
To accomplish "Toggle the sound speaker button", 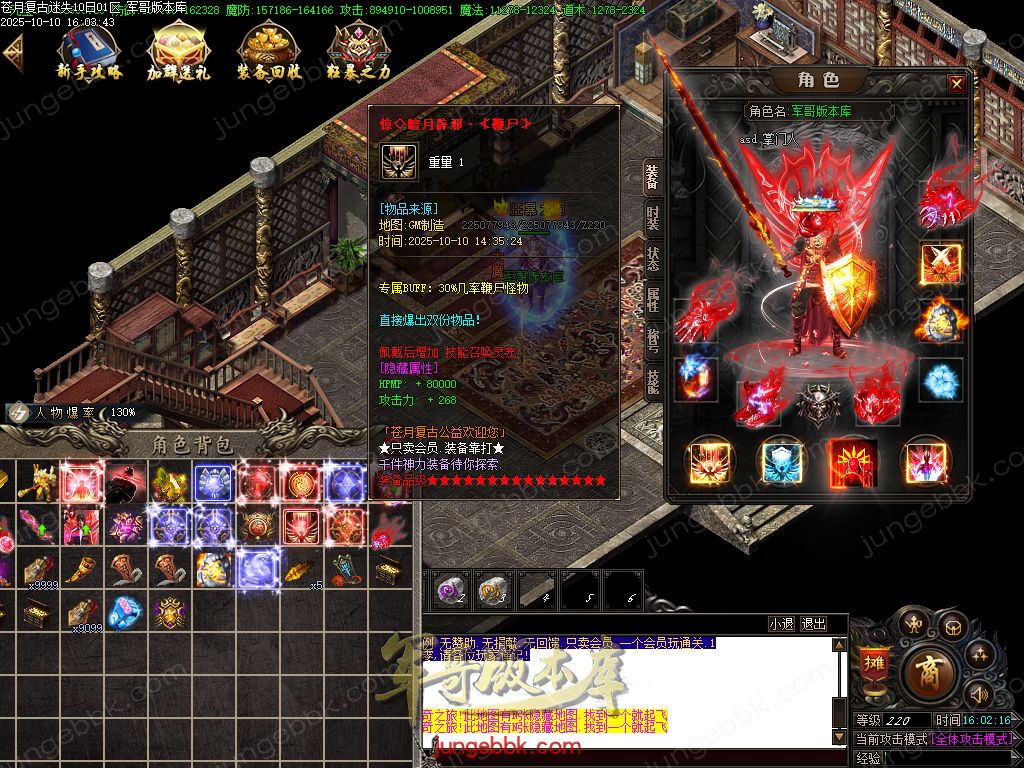I will [x=980, y=693].
